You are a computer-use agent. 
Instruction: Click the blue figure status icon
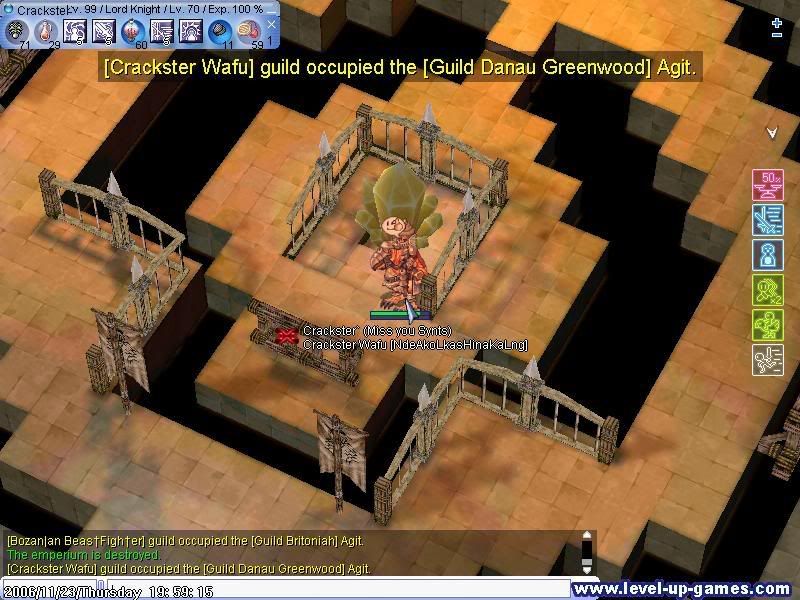tap(767, 254)
